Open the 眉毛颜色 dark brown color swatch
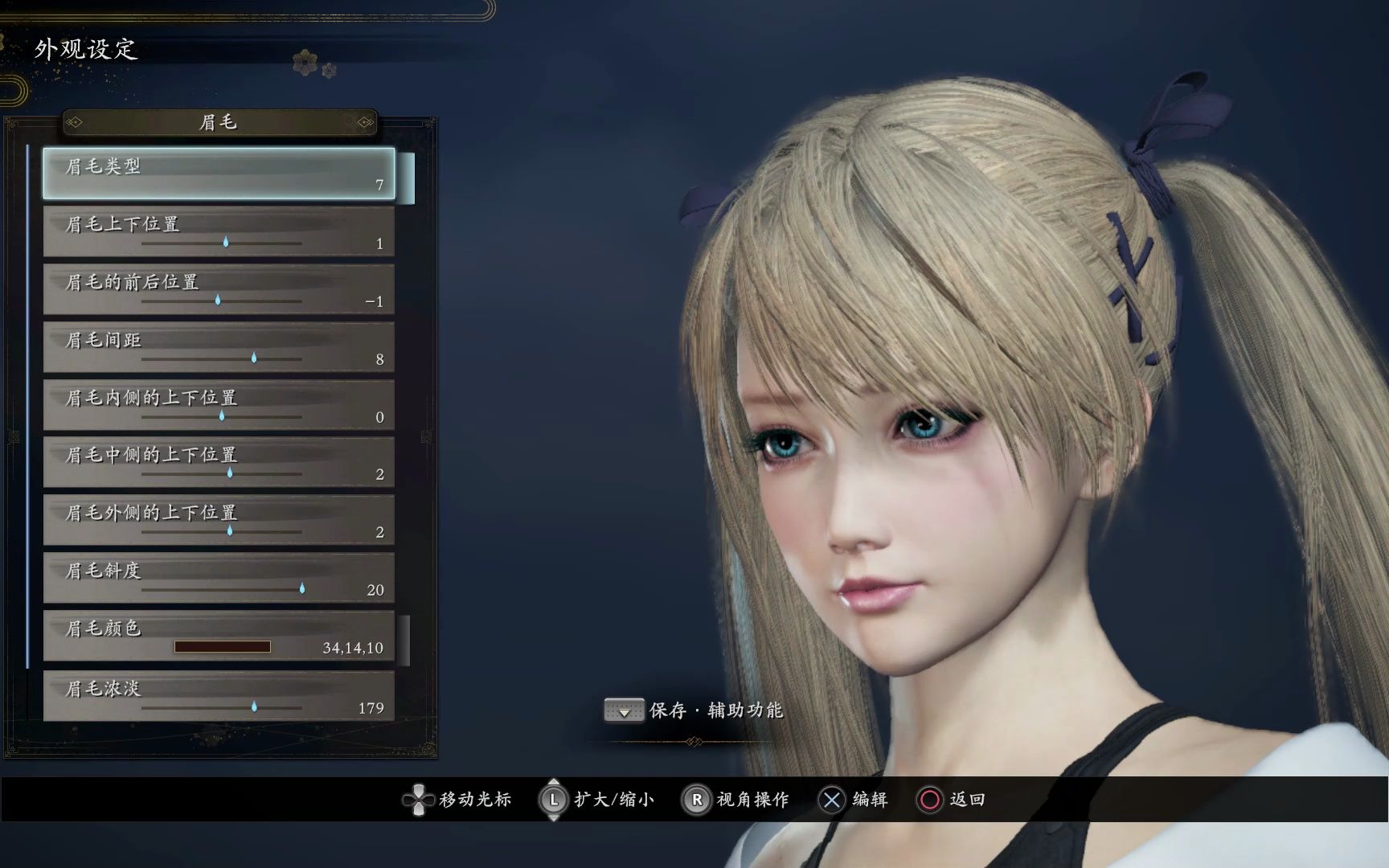The image size is (1389, 868). (223, 647)
